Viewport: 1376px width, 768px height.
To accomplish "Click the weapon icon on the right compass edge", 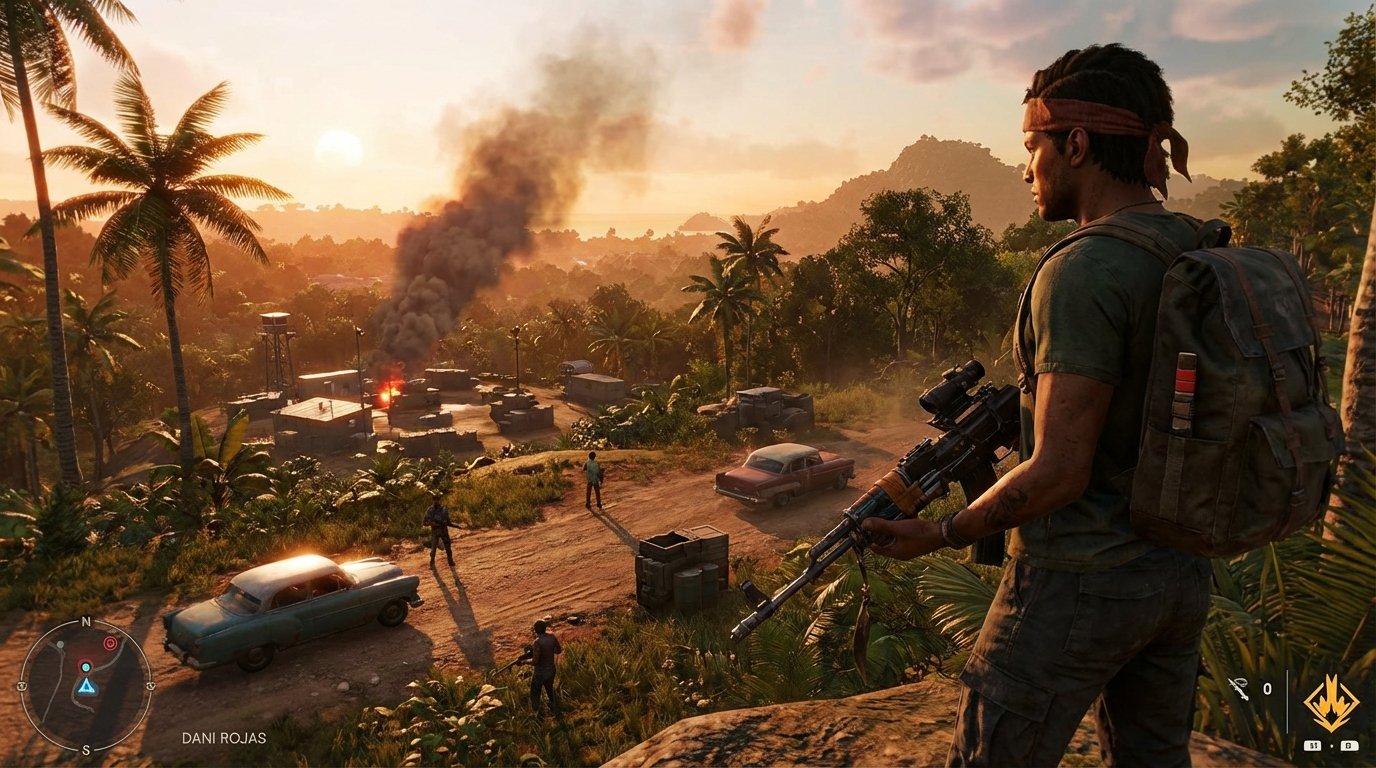I will click(150, 686).
